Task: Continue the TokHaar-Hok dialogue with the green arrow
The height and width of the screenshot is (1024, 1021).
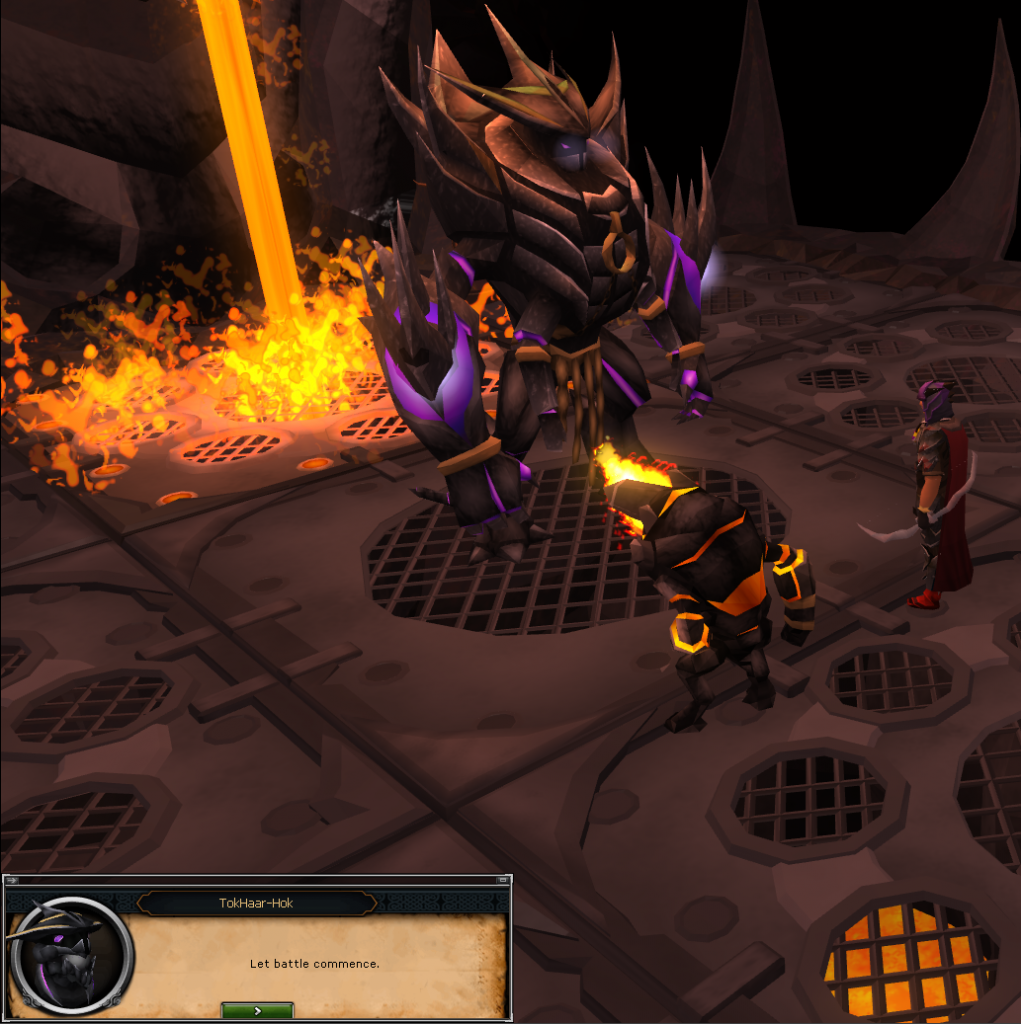Action: click(x=257, y=1010)
